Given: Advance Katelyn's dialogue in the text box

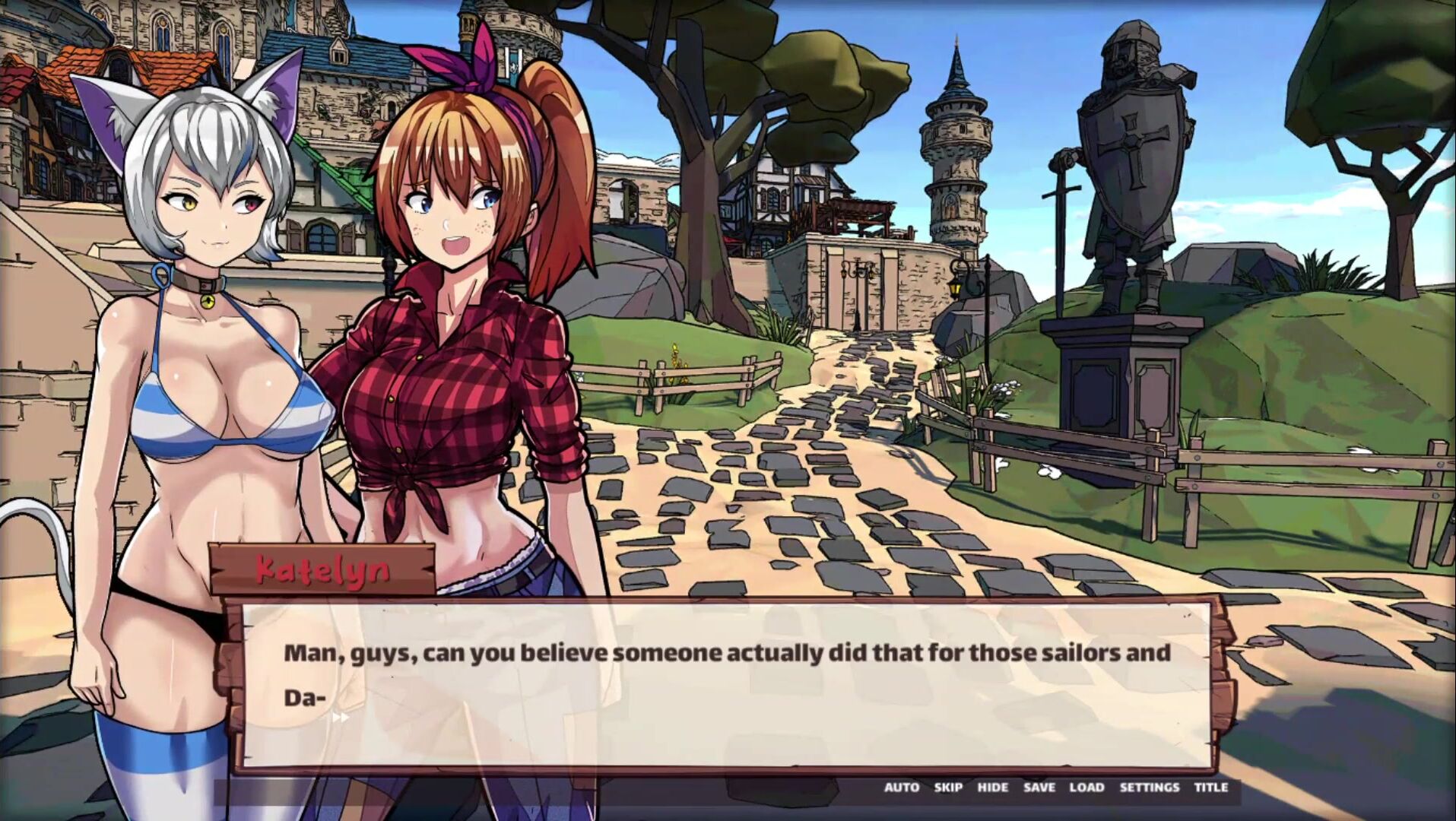Looking at the screenshot, I should (726, 684).
